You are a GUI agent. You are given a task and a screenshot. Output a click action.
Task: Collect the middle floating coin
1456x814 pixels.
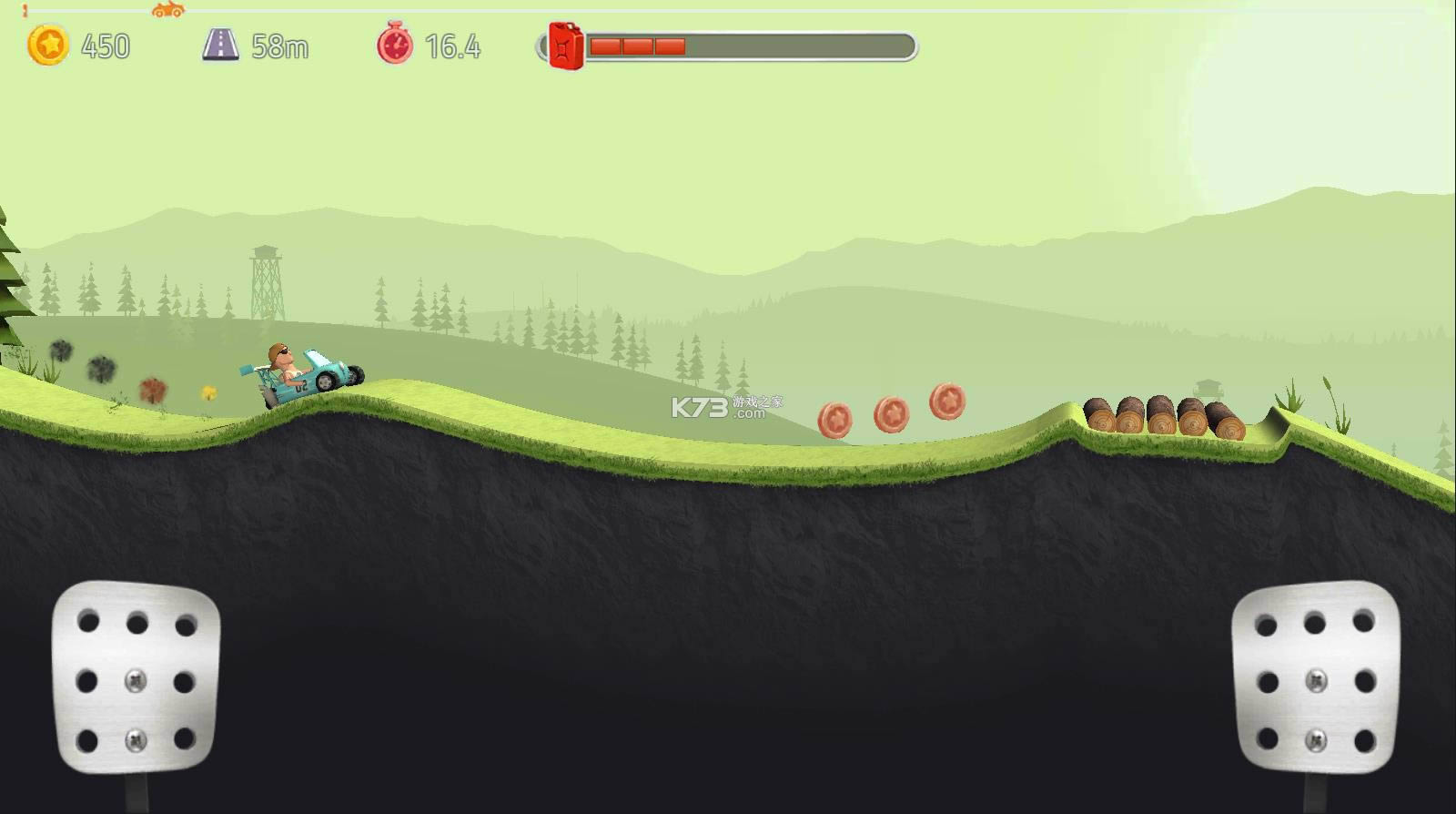[x=893, y=412]
